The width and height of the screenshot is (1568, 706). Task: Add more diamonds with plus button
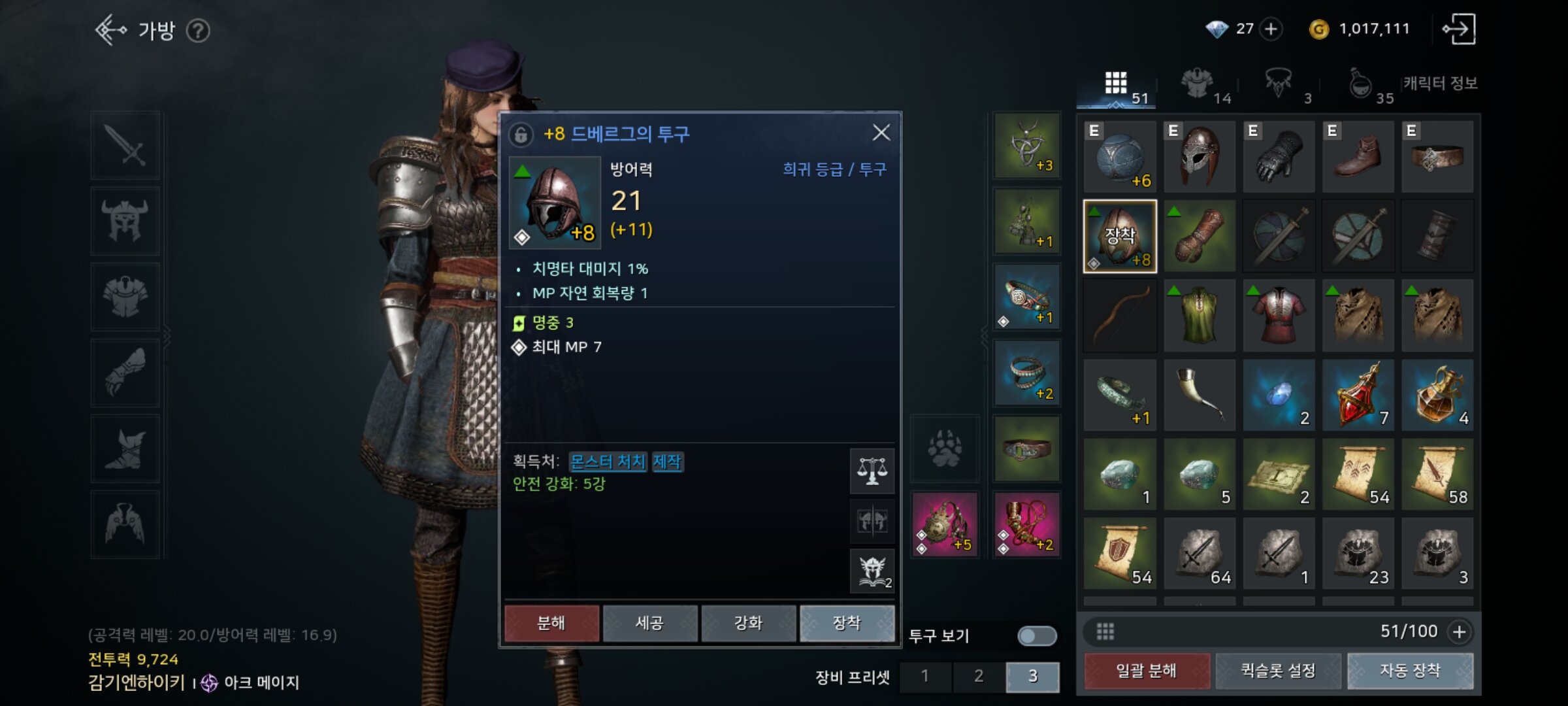[1271, 29]
